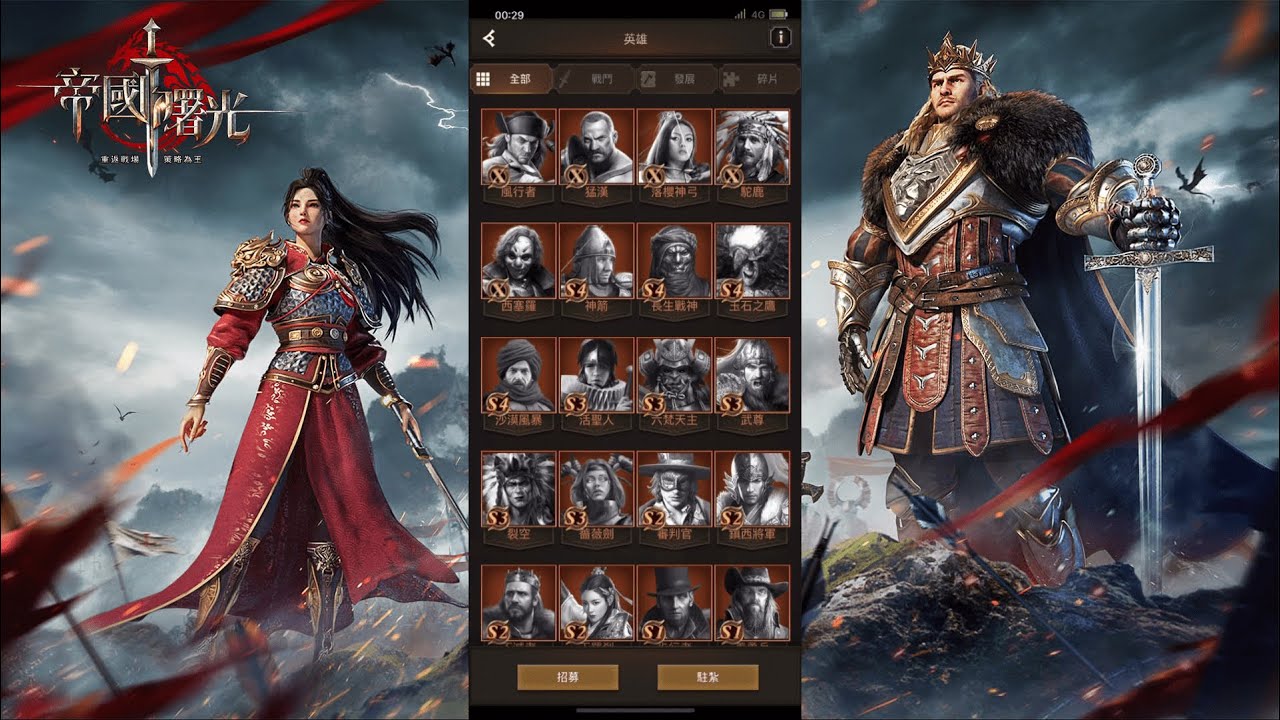This screenshot has width=1280, height=720.
Task: Go back using the arrow button
Action: point(489,39)
